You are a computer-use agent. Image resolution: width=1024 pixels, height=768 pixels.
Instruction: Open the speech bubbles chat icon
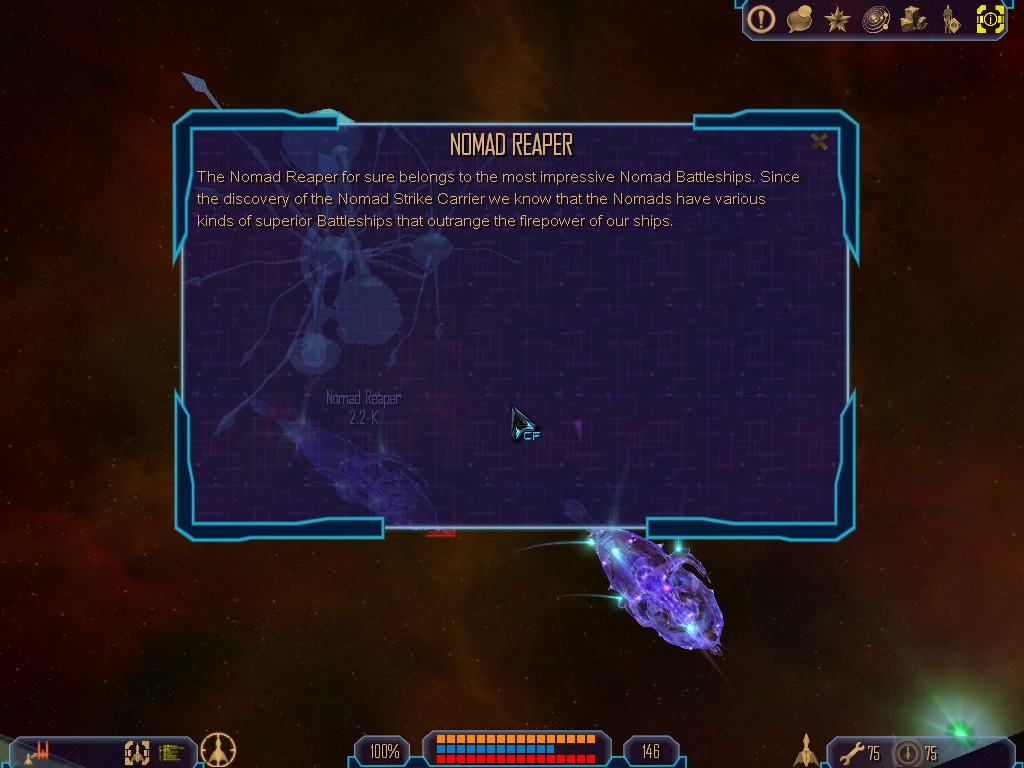799,19
